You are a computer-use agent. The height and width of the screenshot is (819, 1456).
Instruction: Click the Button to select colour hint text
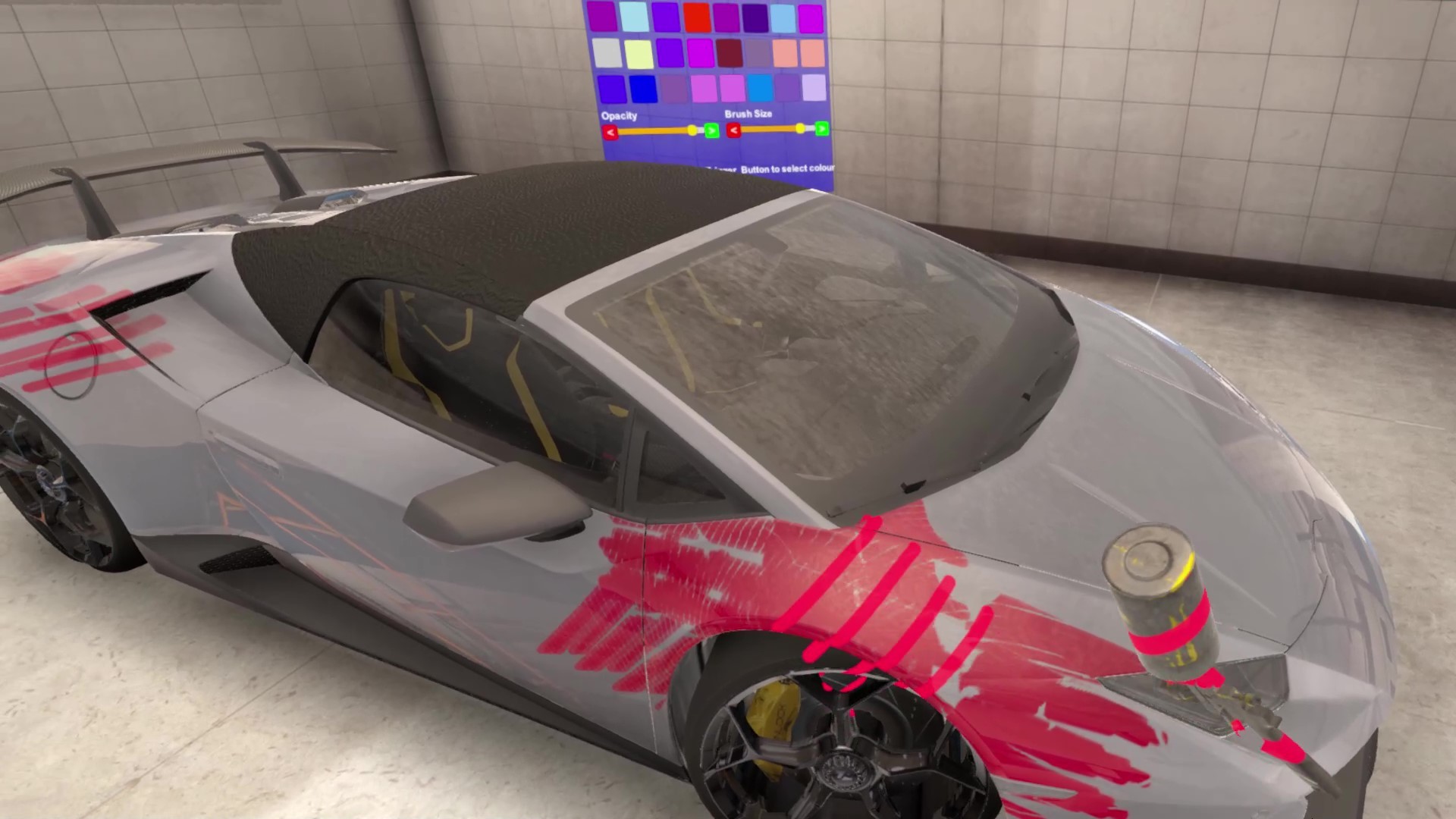786,168
